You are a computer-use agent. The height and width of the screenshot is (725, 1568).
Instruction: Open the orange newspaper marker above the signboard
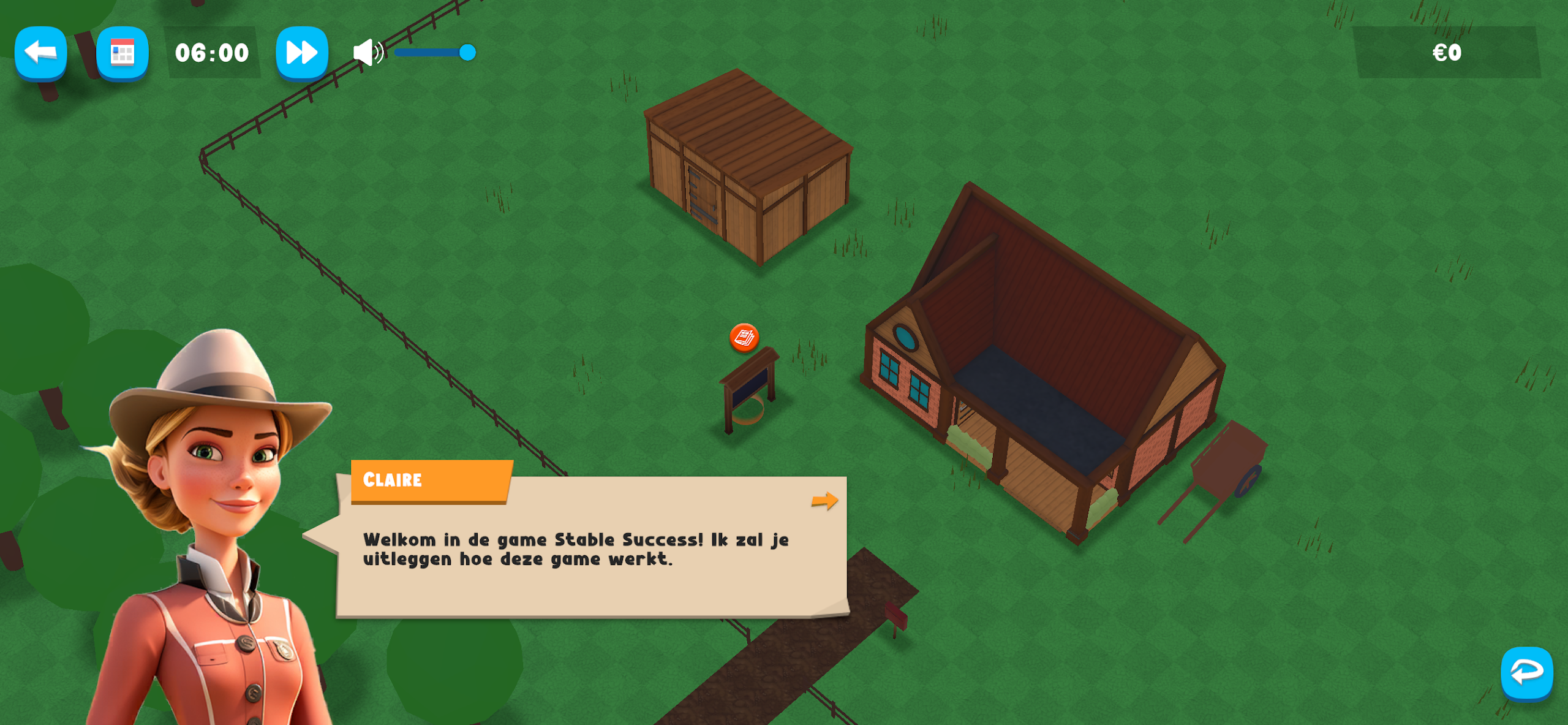click(744, 338)
